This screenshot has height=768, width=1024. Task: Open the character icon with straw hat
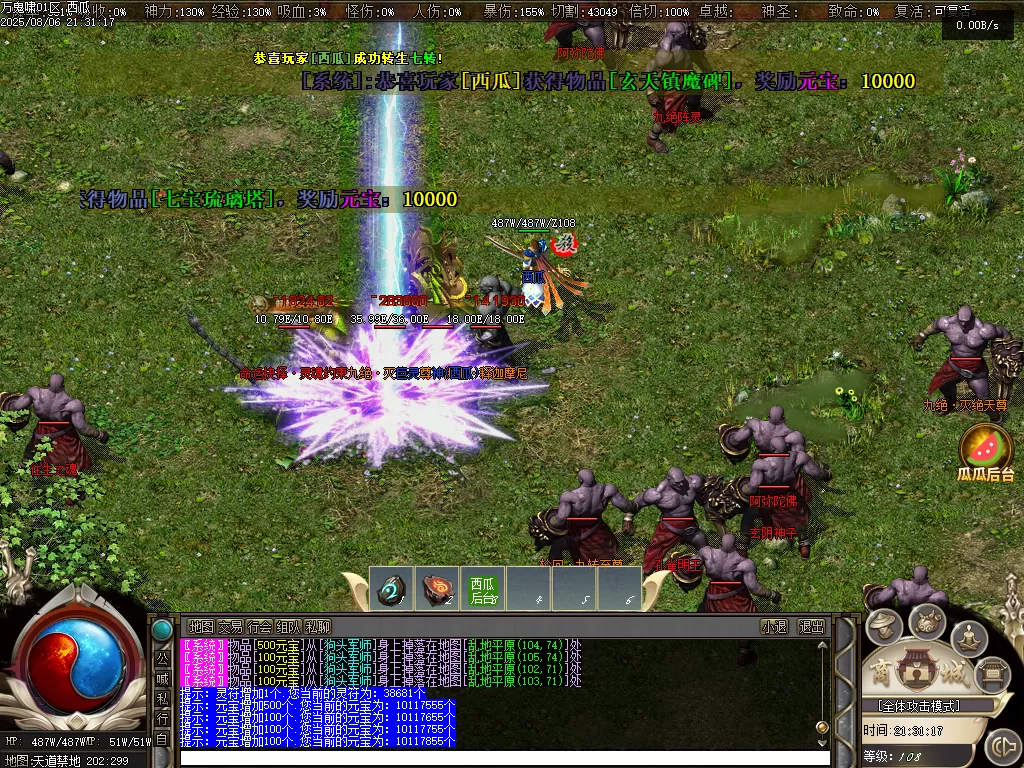pos(883,627)
